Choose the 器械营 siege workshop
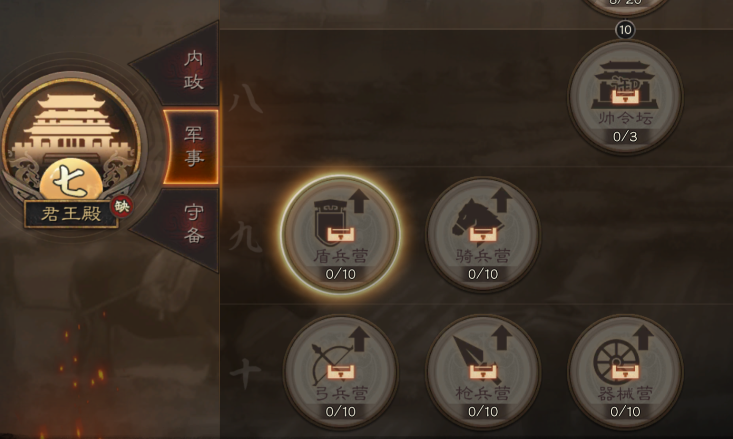 [625, 371]
